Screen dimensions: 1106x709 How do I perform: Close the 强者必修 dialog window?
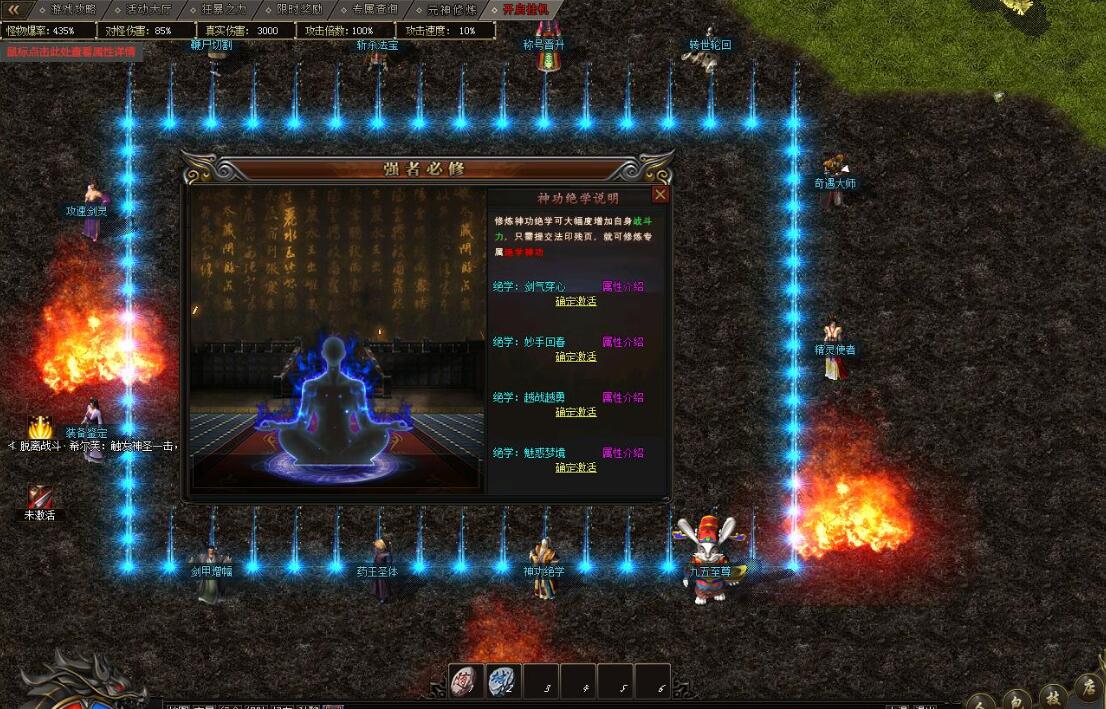660,195
